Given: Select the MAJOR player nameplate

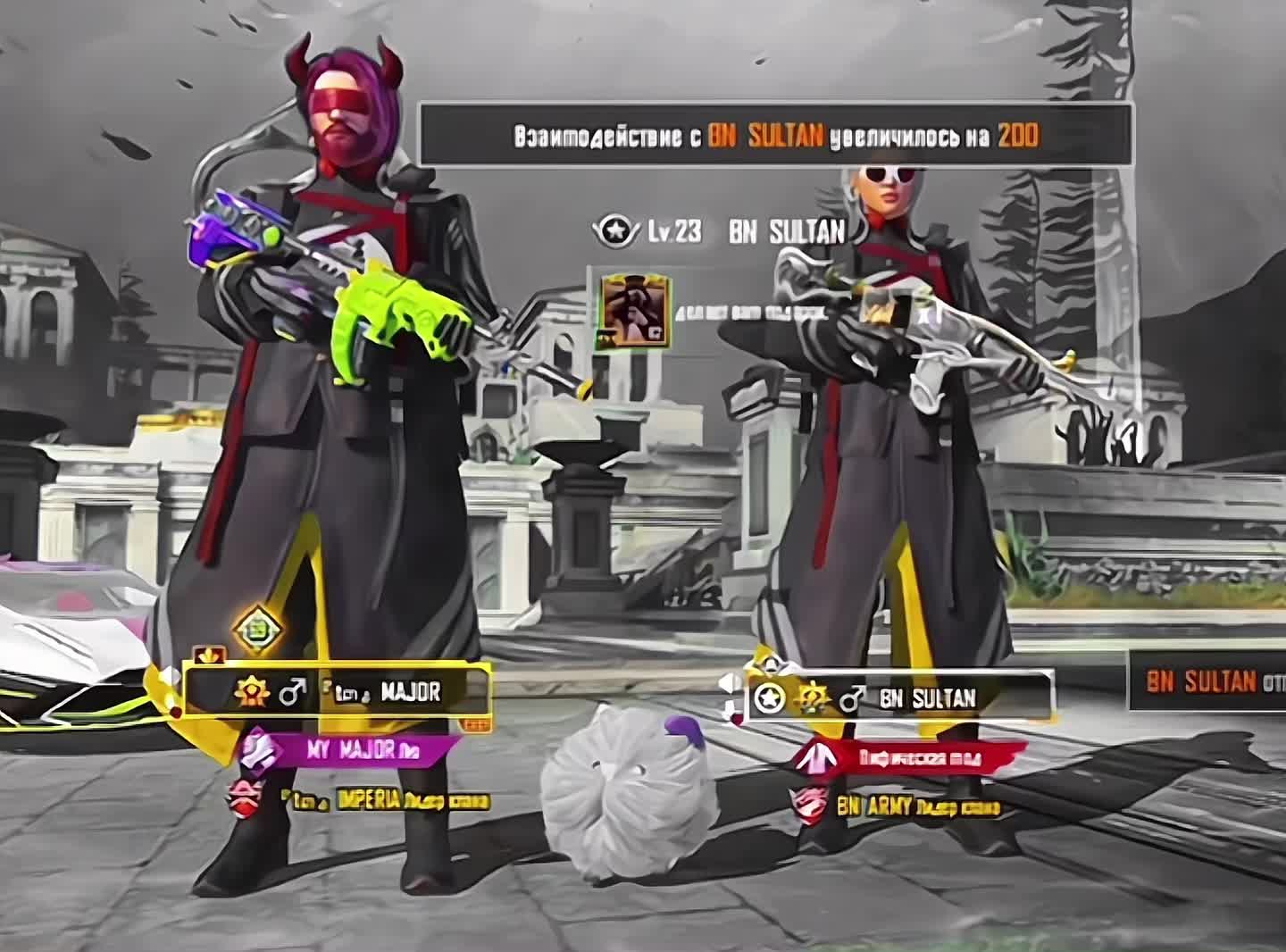Looking at the screenshot, I should point(338,691).
